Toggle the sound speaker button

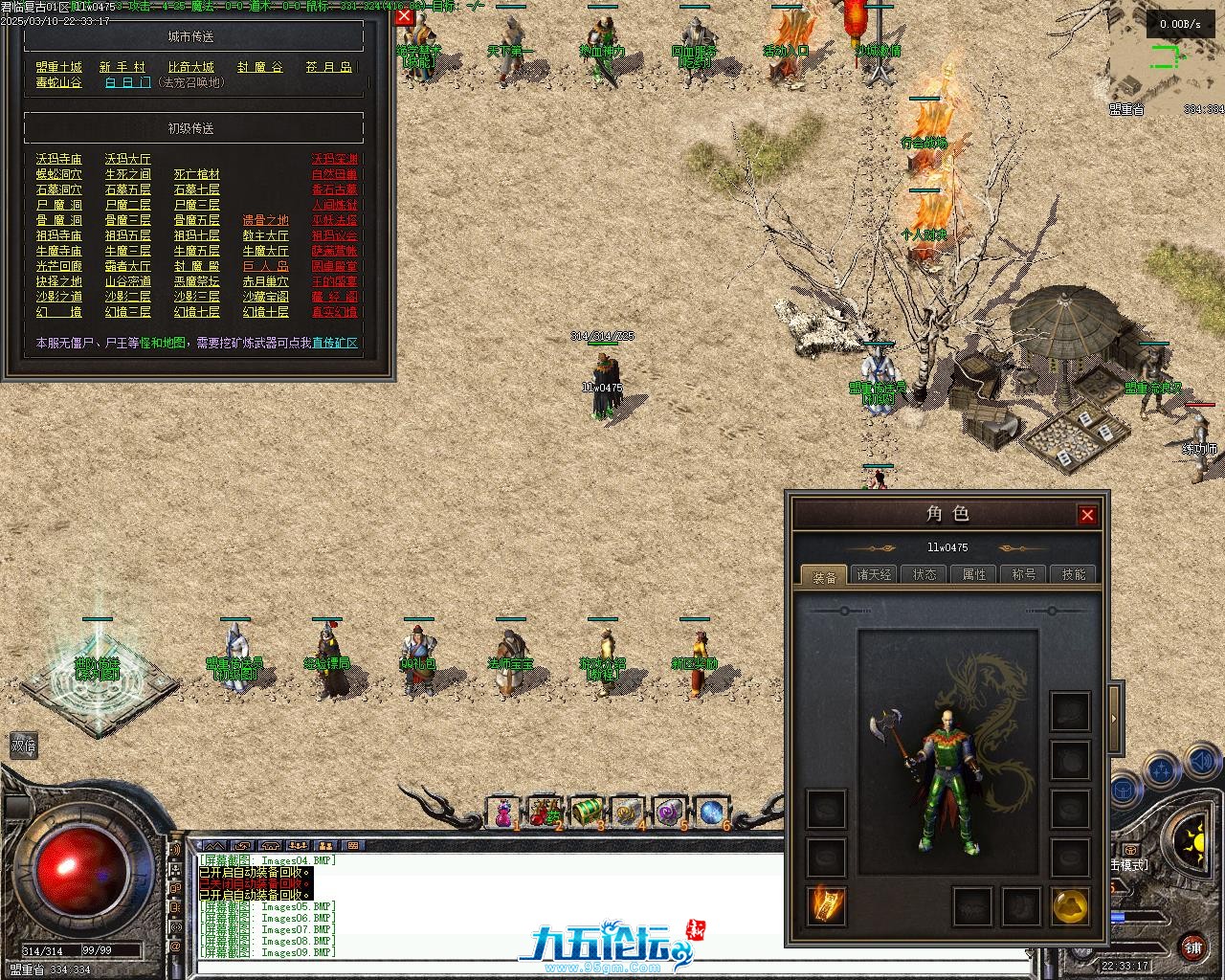[1201, 763]
